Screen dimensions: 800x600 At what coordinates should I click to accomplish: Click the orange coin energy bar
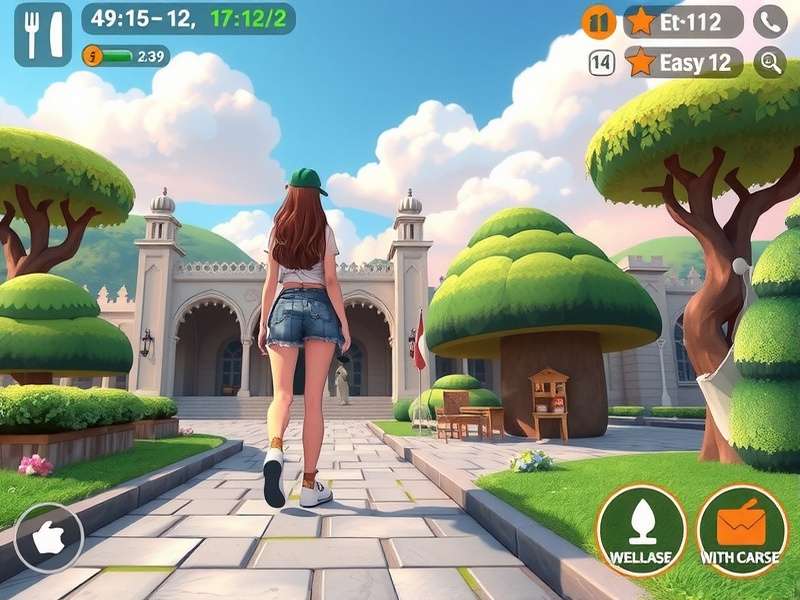(x=125, y=56)
